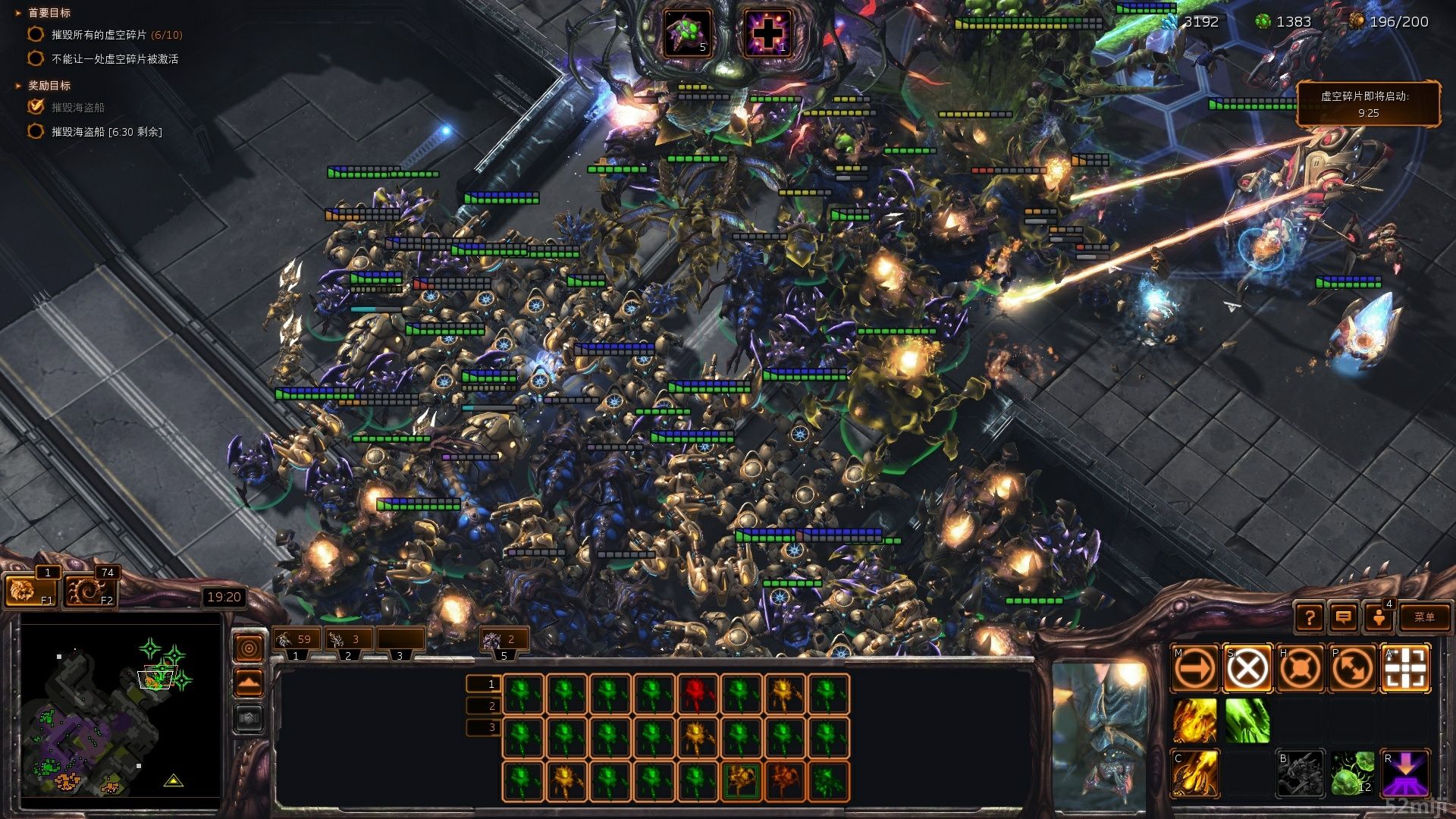Select the hero via the F1 button
This screenshot has height=819, width=1456.
coord(30,591)
